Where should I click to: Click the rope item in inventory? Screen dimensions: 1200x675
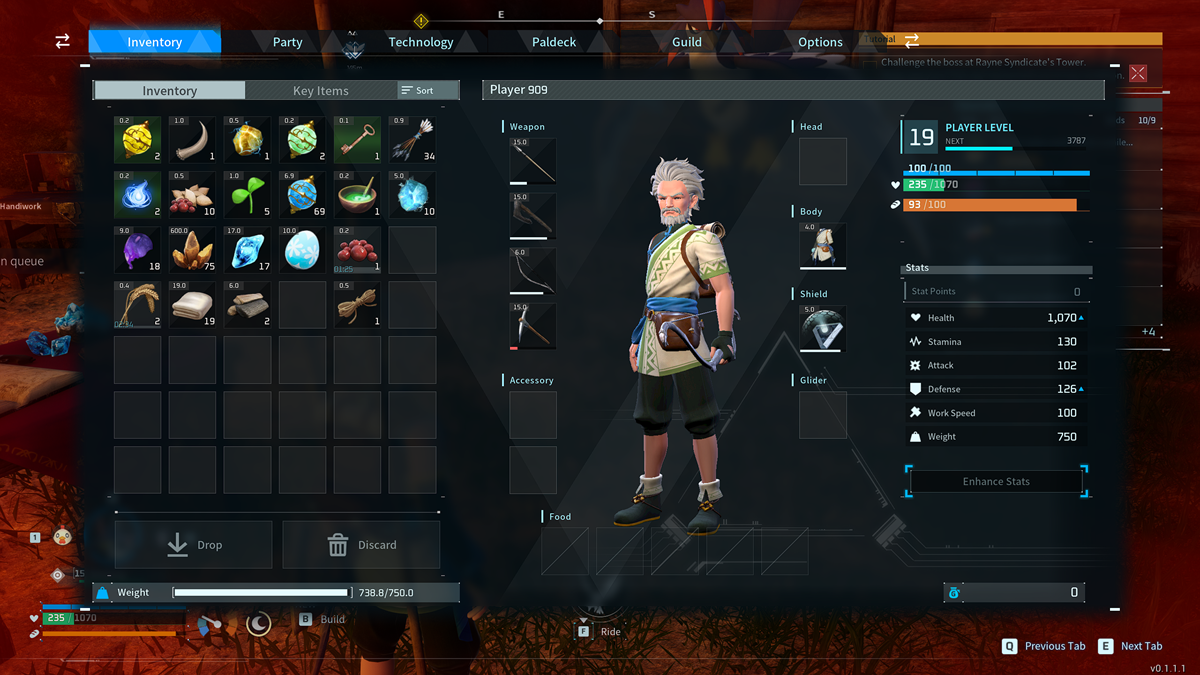[x=357, y=305]
